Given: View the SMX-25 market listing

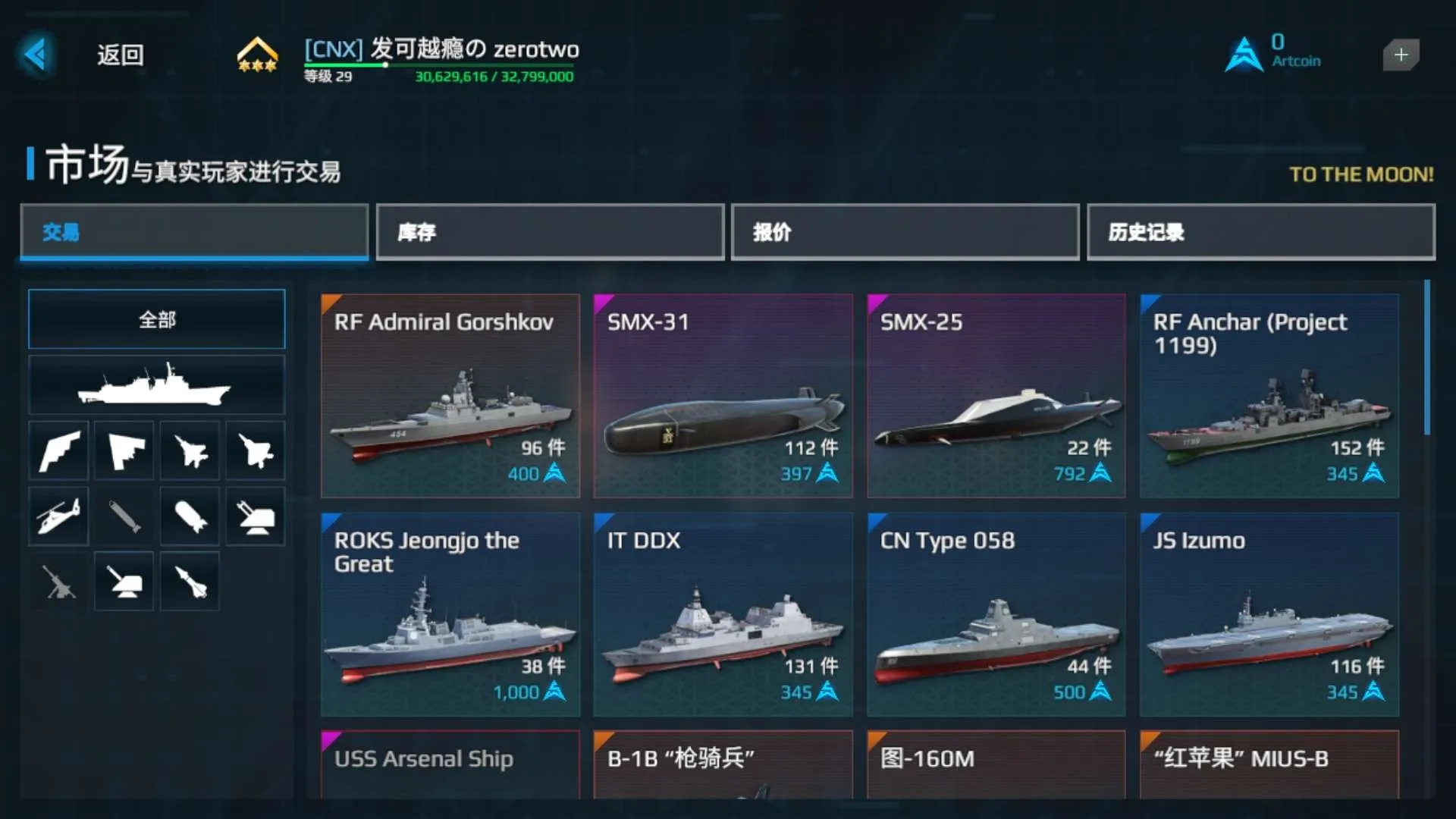Looking at the screenshot, I should [996, 396].
